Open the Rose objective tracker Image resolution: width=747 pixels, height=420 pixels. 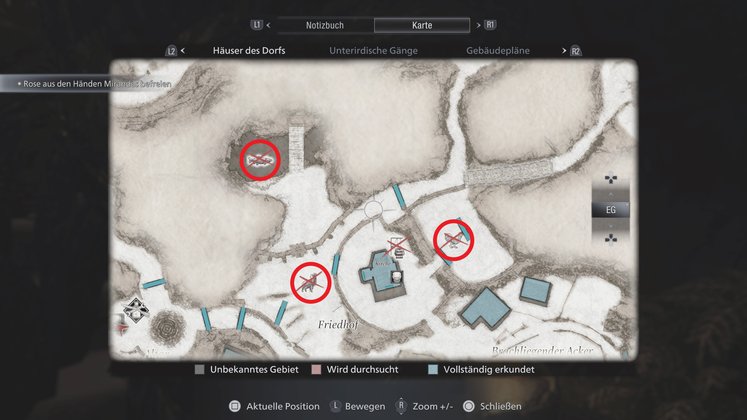pyautogui.click(x=90, y=85)
